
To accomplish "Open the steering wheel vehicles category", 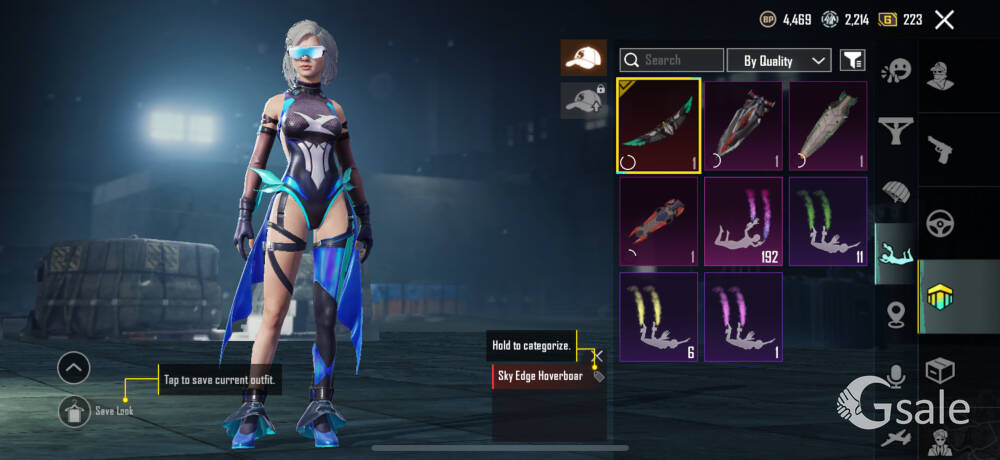I will (x=940, y=222).
